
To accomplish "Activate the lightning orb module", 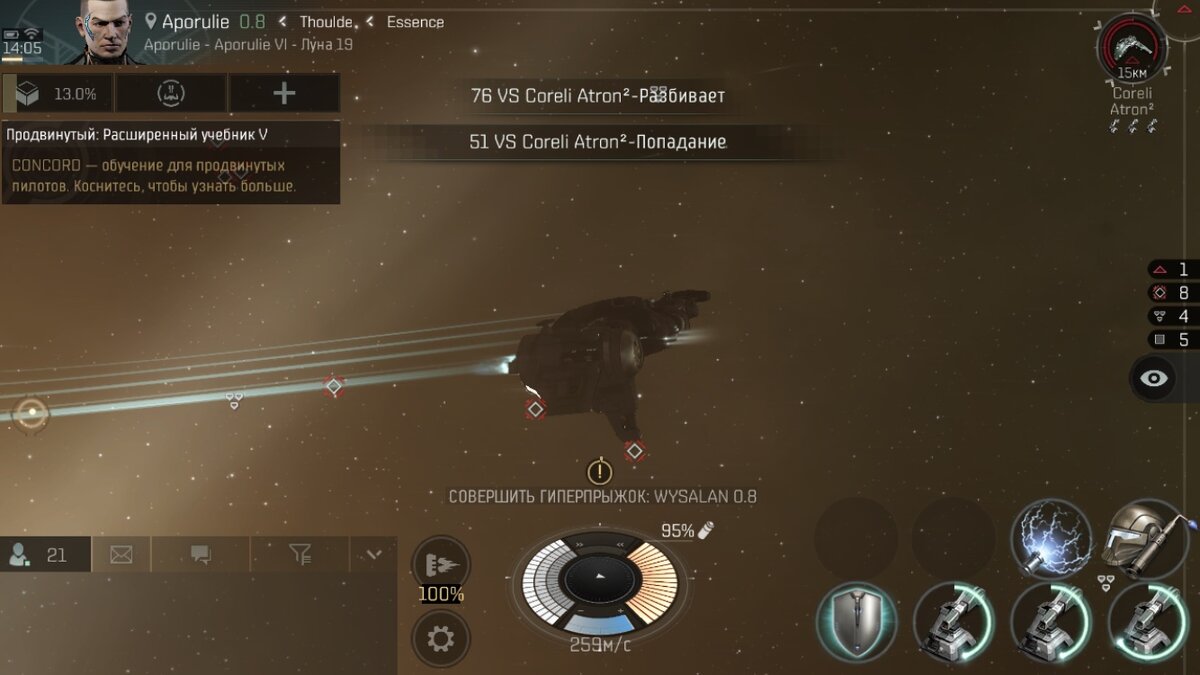I will click(x=1050, y=538).
